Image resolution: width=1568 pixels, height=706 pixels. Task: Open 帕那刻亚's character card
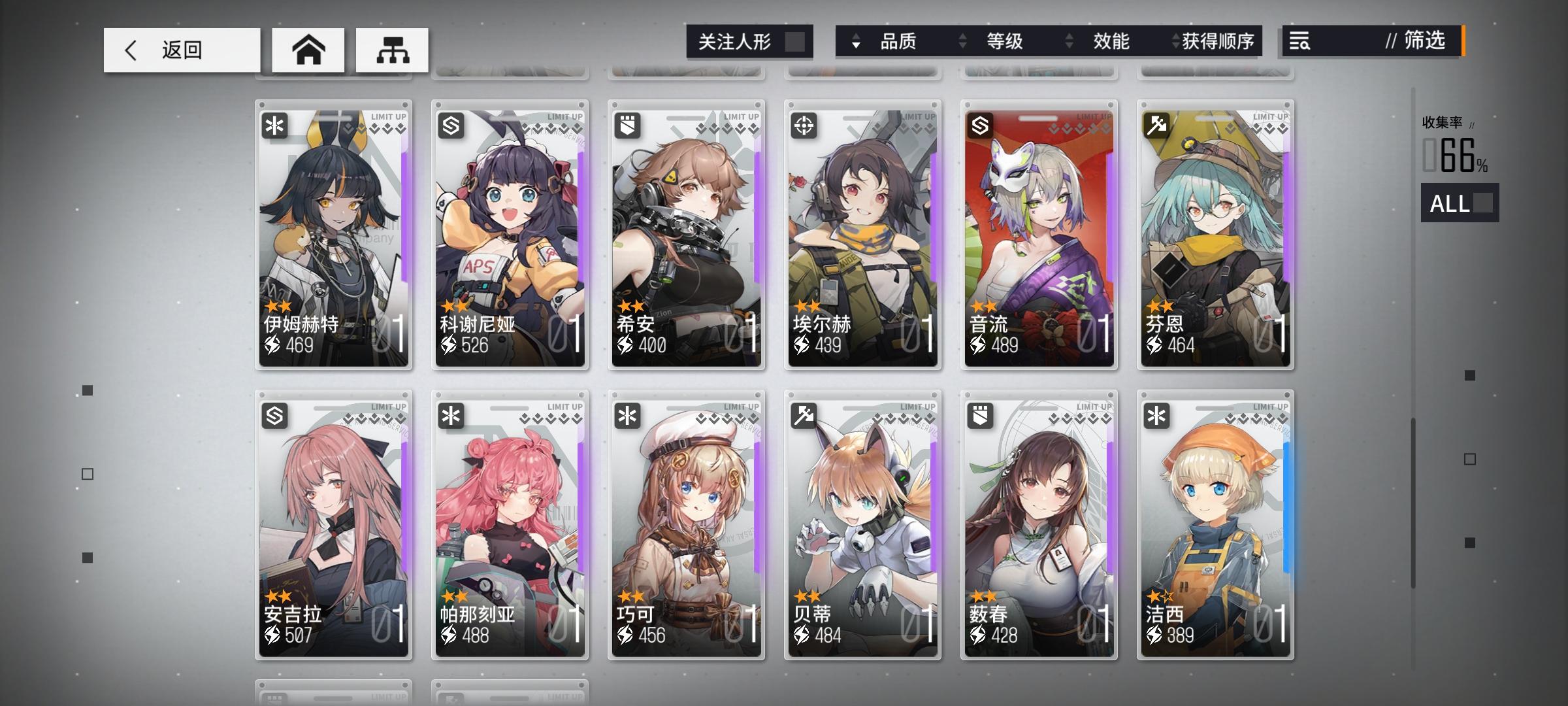coord(510,523)
